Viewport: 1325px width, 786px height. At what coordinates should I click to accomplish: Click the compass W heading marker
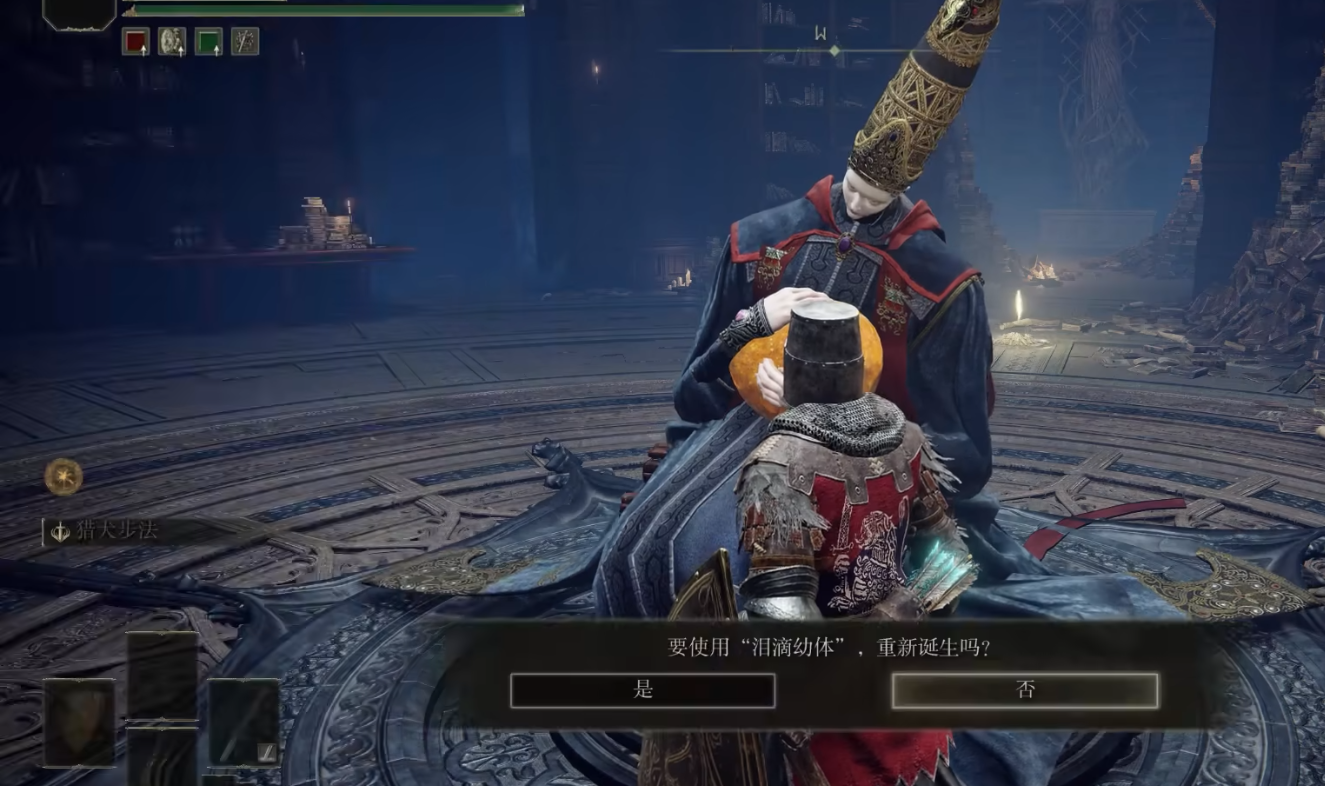(x=820, y=33)
